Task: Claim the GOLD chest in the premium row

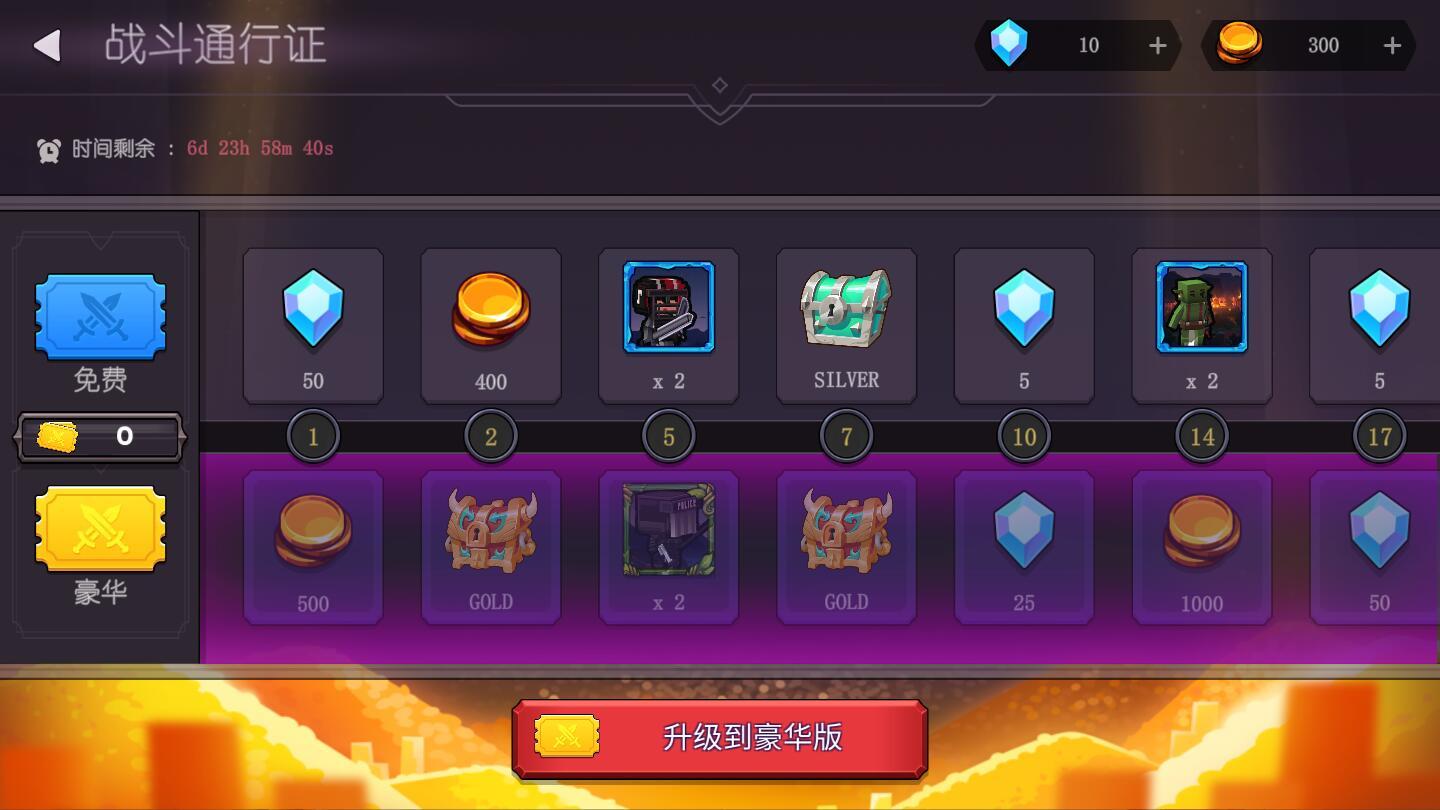Action: [491, 547]
